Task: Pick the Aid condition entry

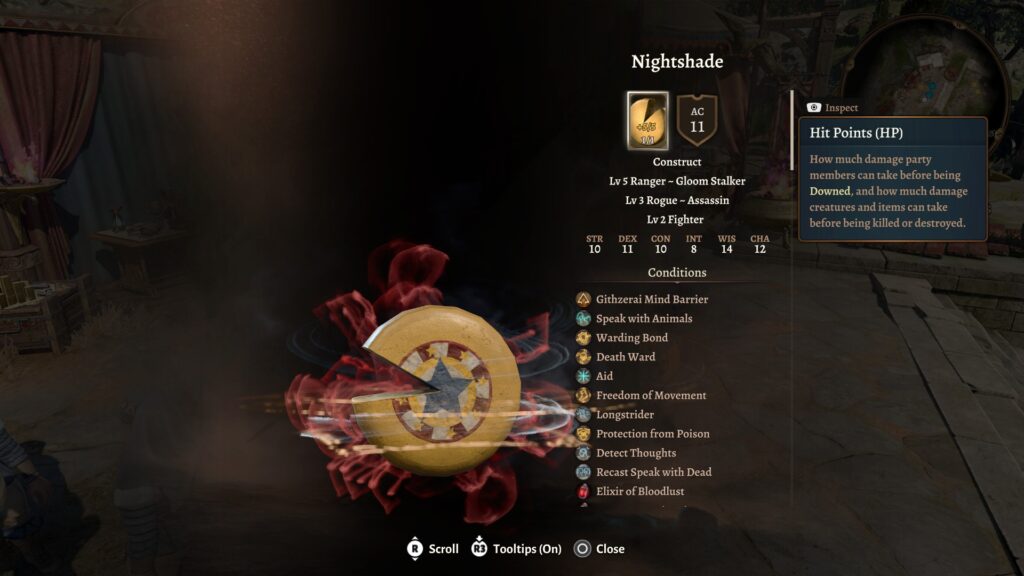Action: [x=604, y=376]
